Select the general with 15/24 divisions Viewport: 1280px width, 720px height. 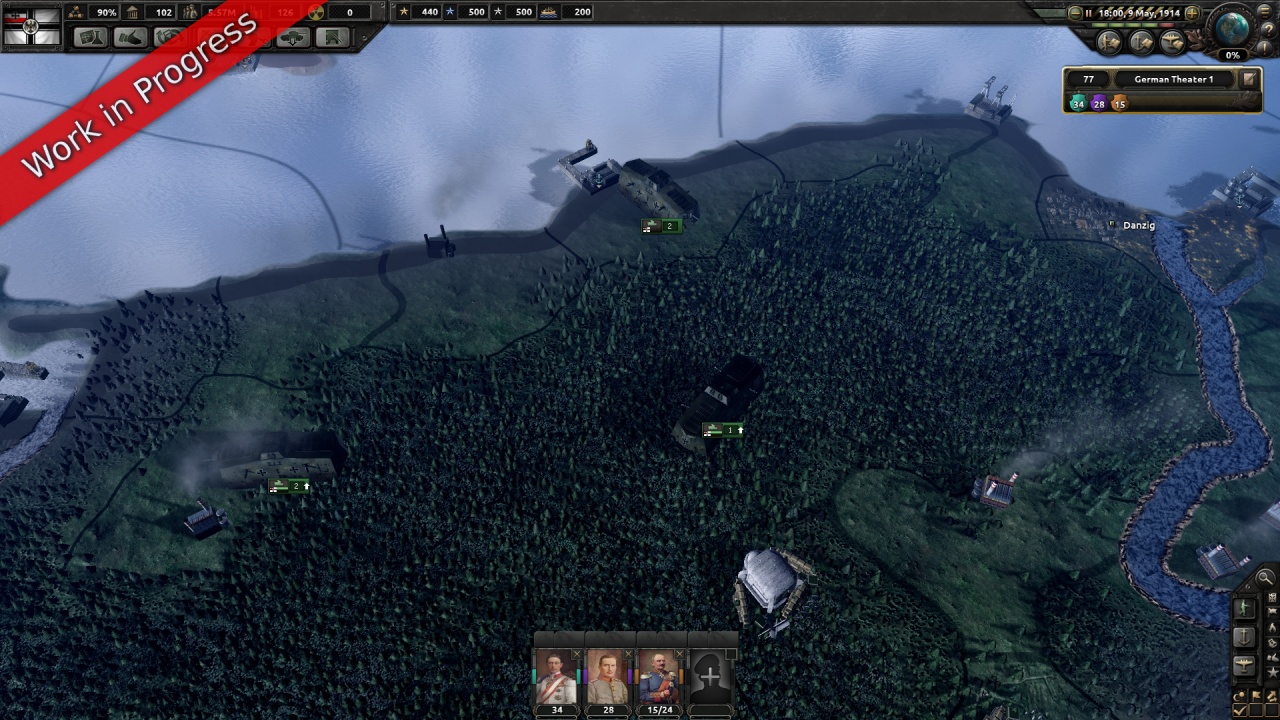pos(660,678)
